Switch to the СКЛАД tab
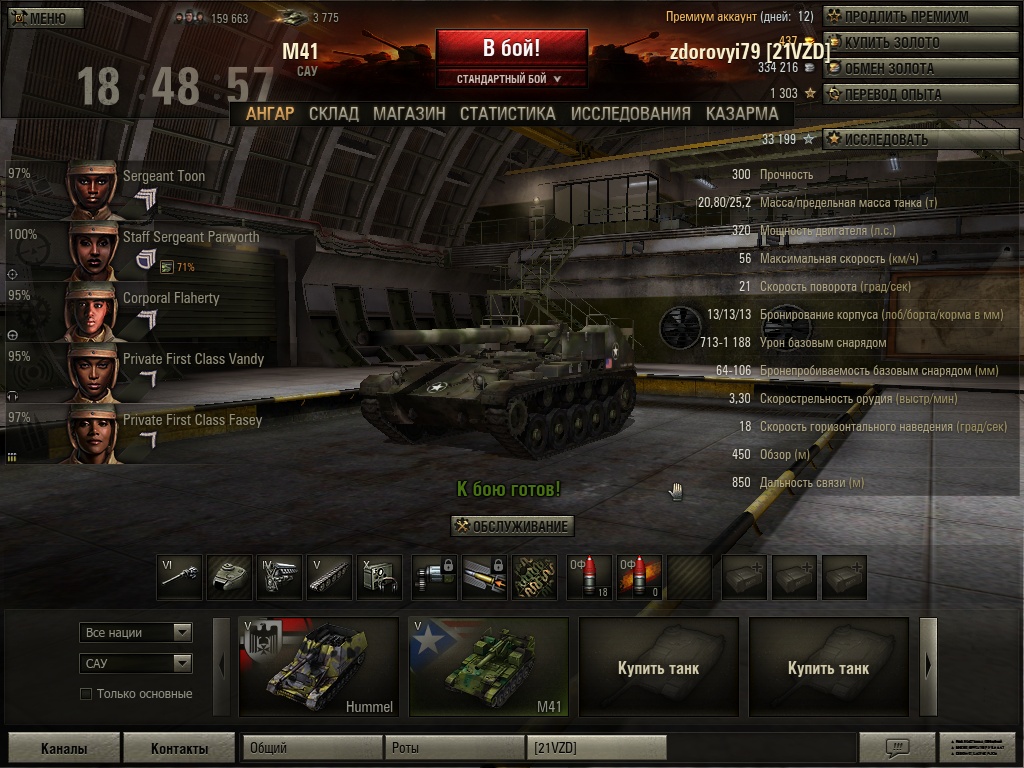 [333, 113]
